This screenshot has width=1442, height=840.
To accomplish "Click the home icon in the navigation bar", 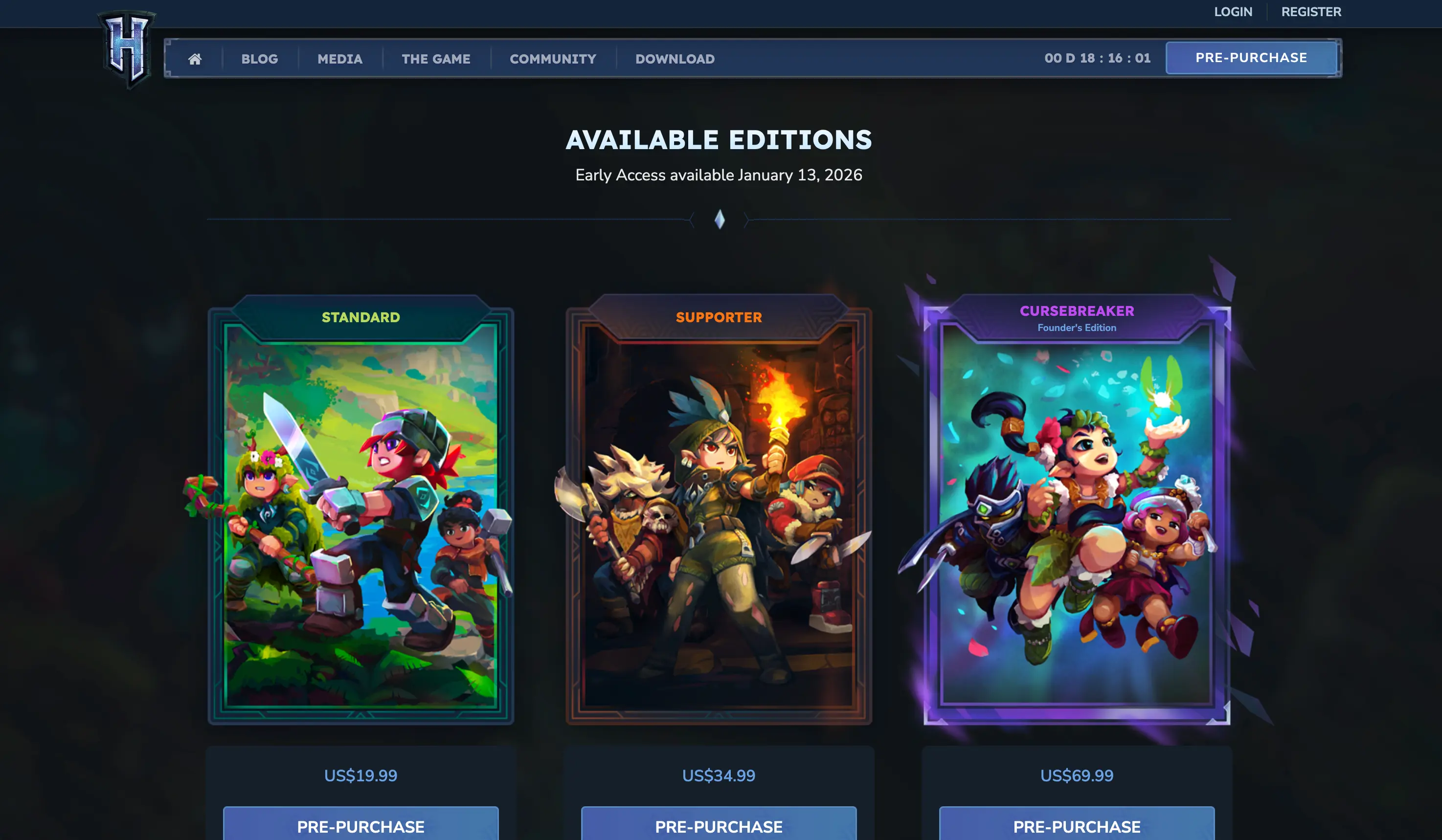I will tap(196, 59).
